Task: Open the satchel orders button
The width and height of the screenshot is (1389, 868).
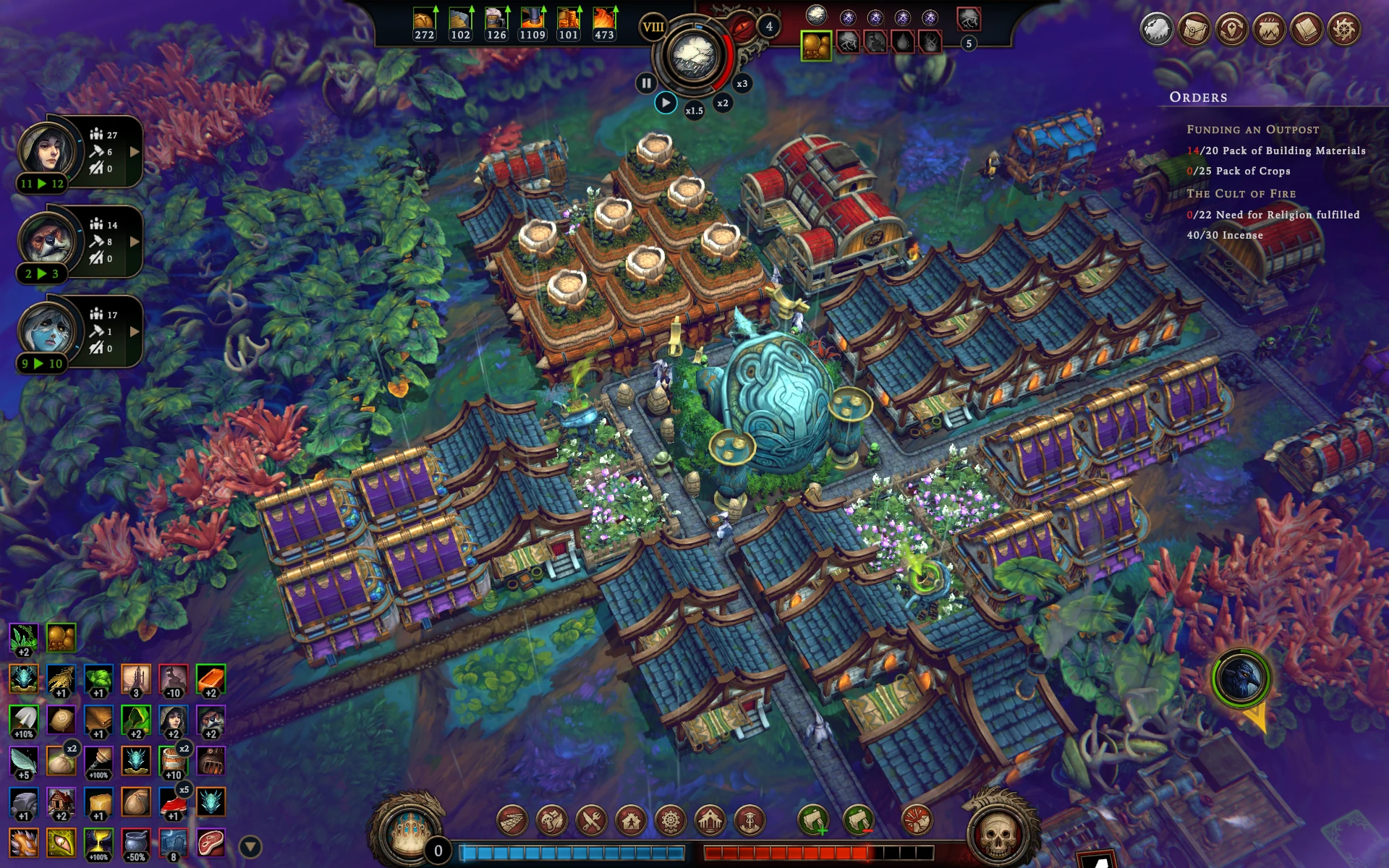Action: tap(1194, 30)
